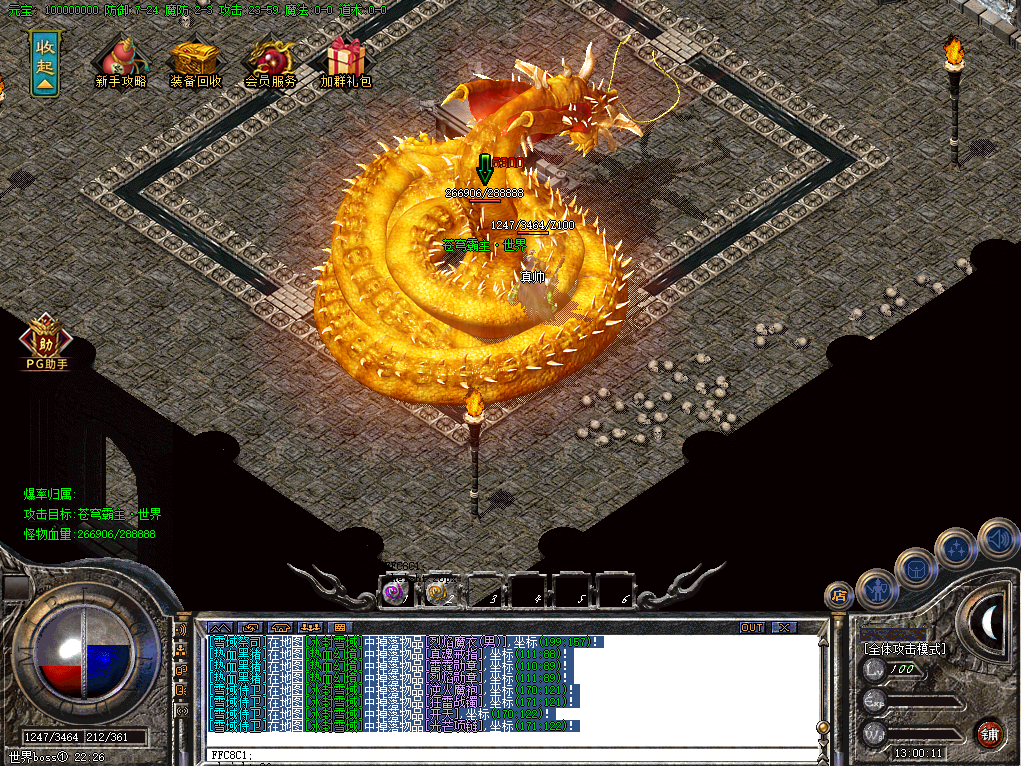Claim the 加群礼包 gift box
The width and height of the screenshot is (1021, 766).
click(346, 62)
